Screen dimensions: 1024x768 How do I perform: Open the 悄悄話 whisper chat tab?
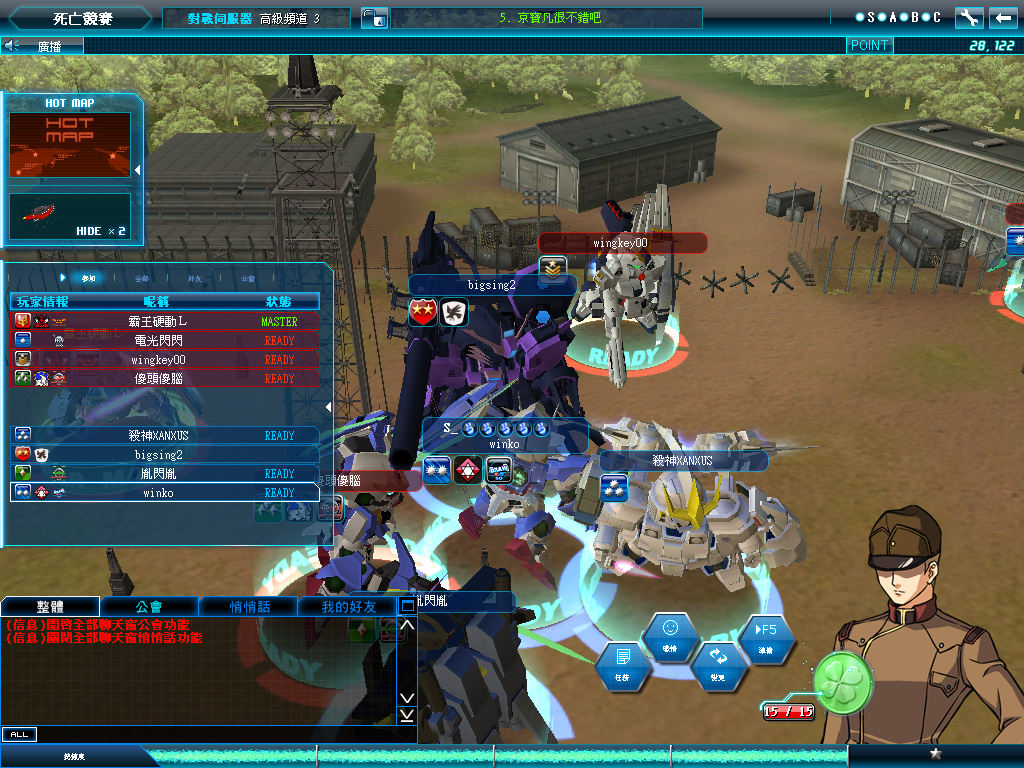click(249, 606)
